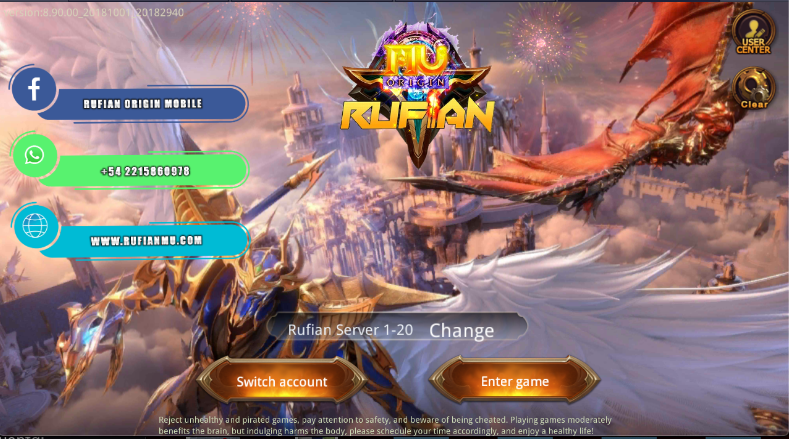Image resolution: width=789 pixels, height=439 pixels.
Task: Enter the game
Action: pos(514,381)
